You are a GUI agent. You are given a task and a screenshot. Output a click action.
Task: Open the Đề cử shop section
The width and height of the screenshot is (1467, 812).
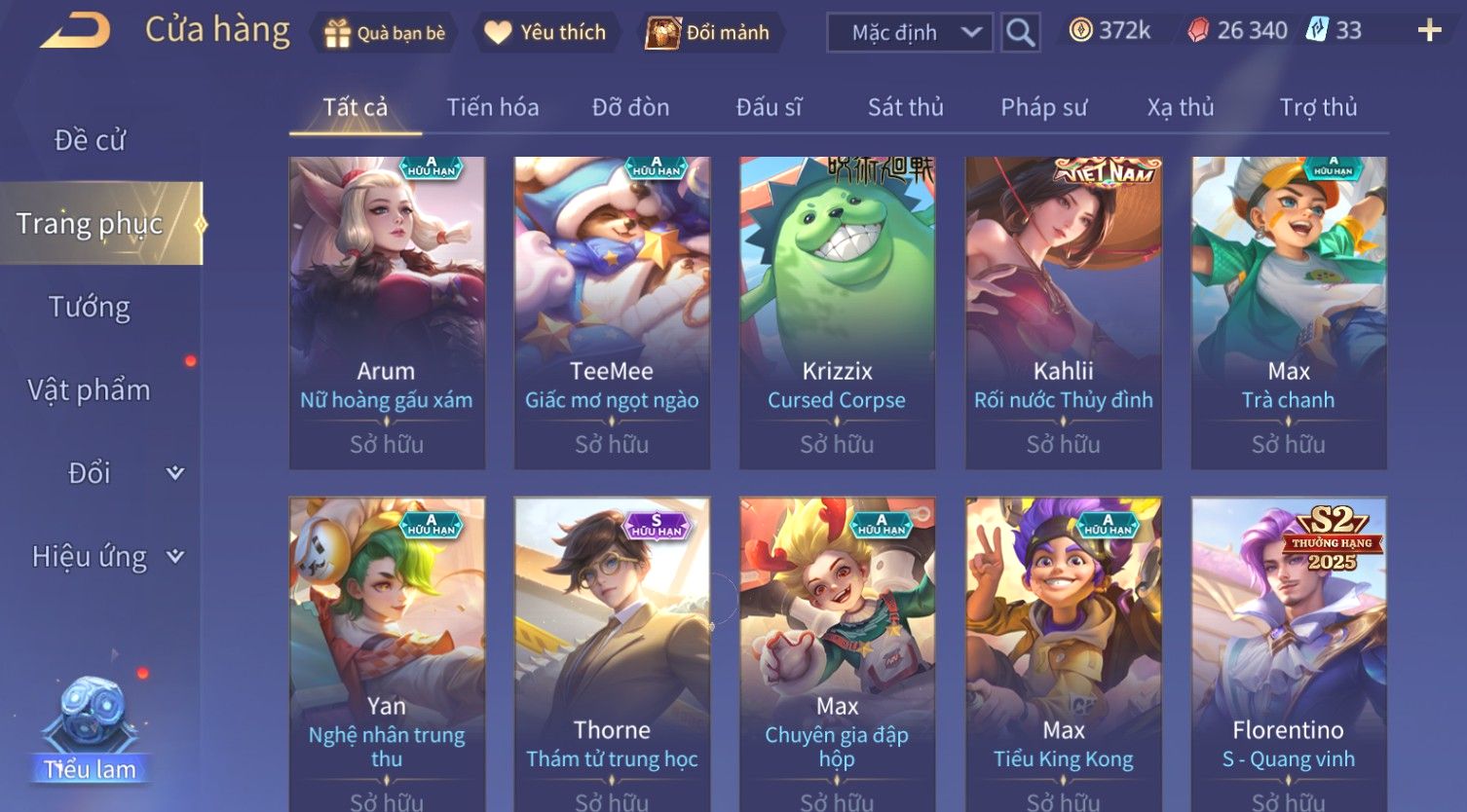pos(90,140)
